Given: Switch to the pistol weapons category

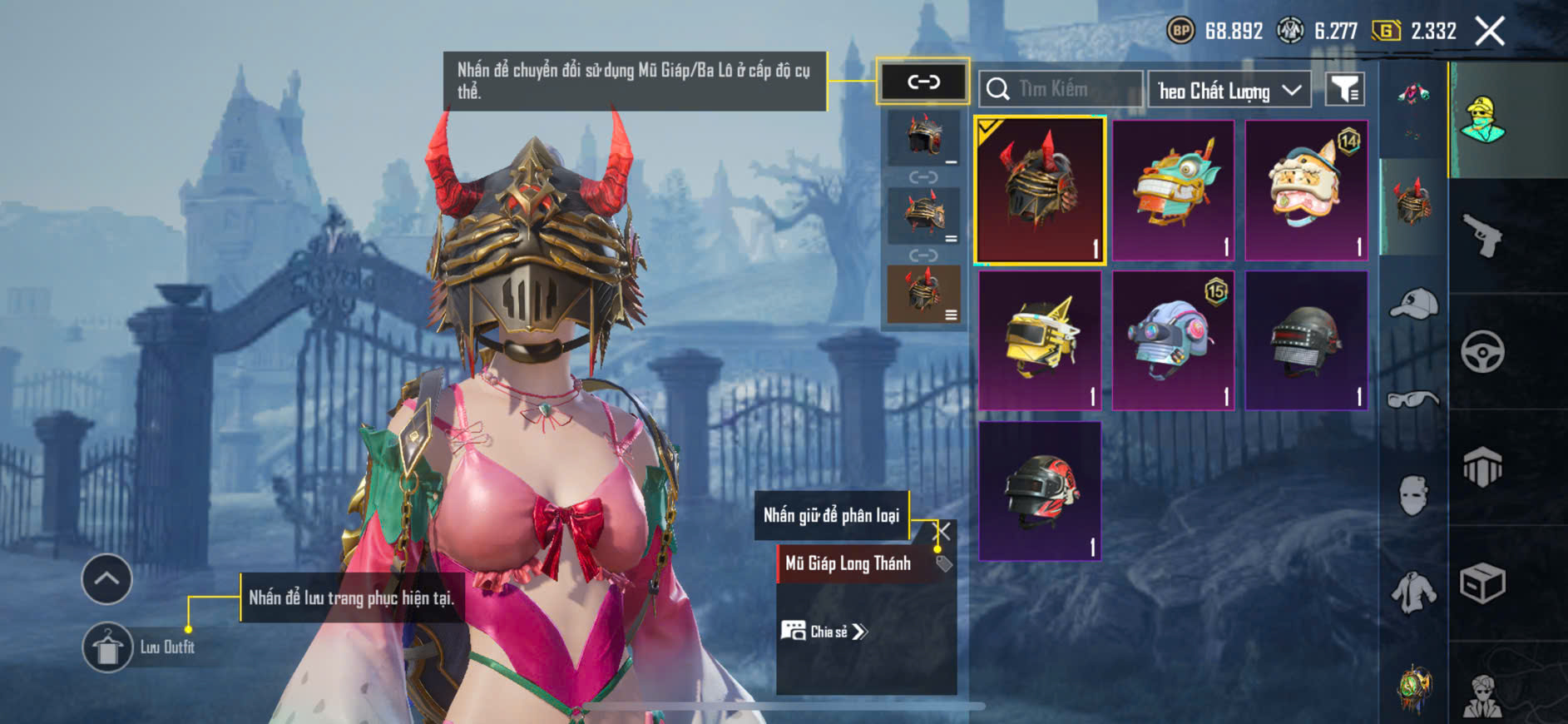Looking at the screenshot, I should 1482,236.
